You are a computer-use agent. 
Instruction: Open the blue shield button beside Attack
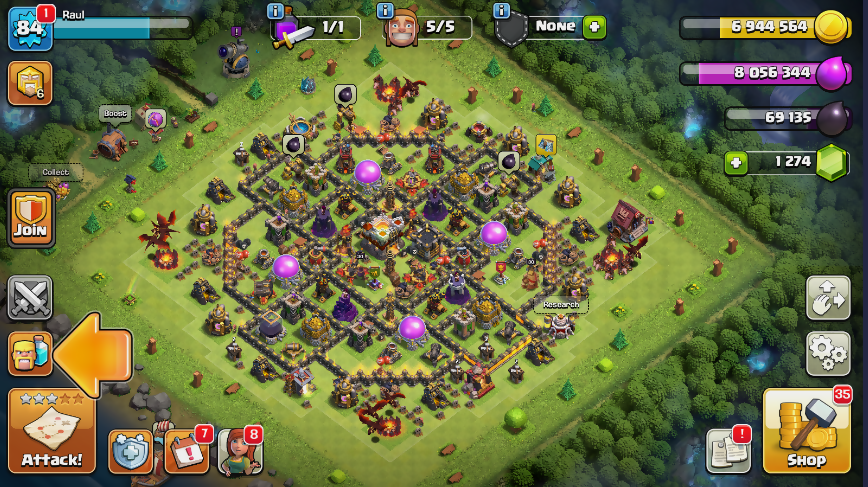[130, 452]
